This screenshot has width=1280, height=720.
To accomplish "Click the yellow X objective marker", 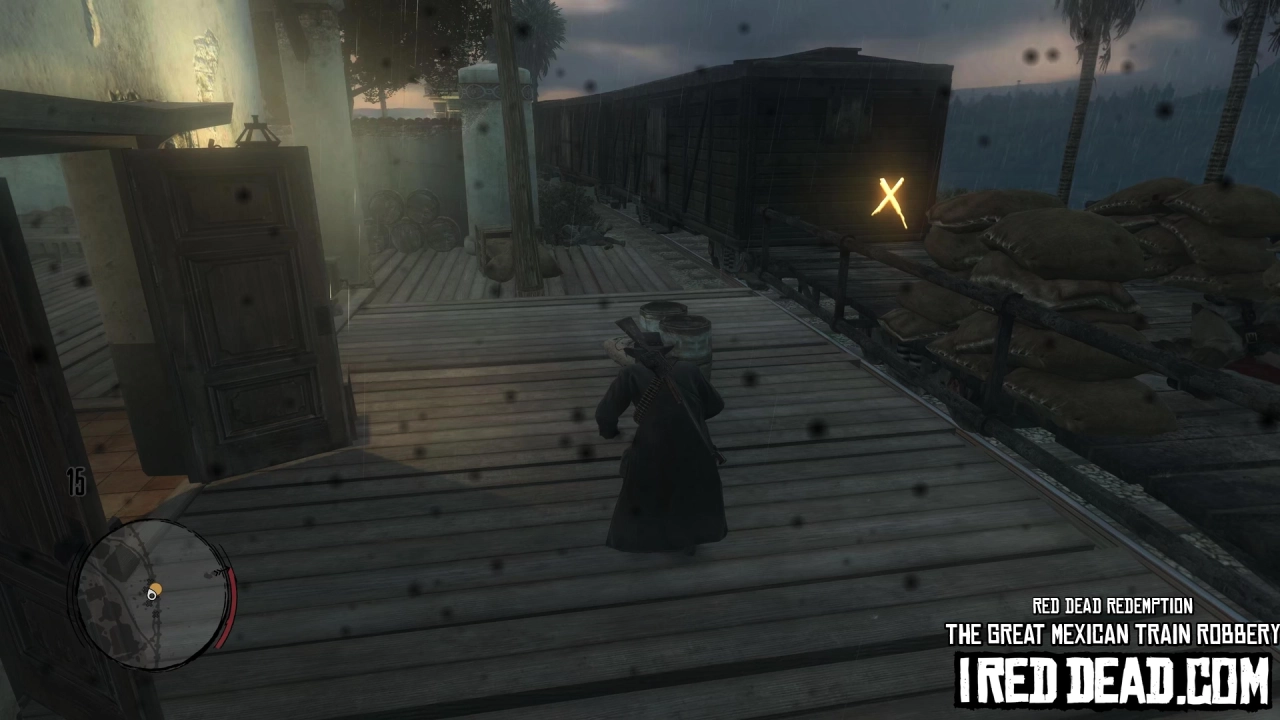I will click(889, 196).
